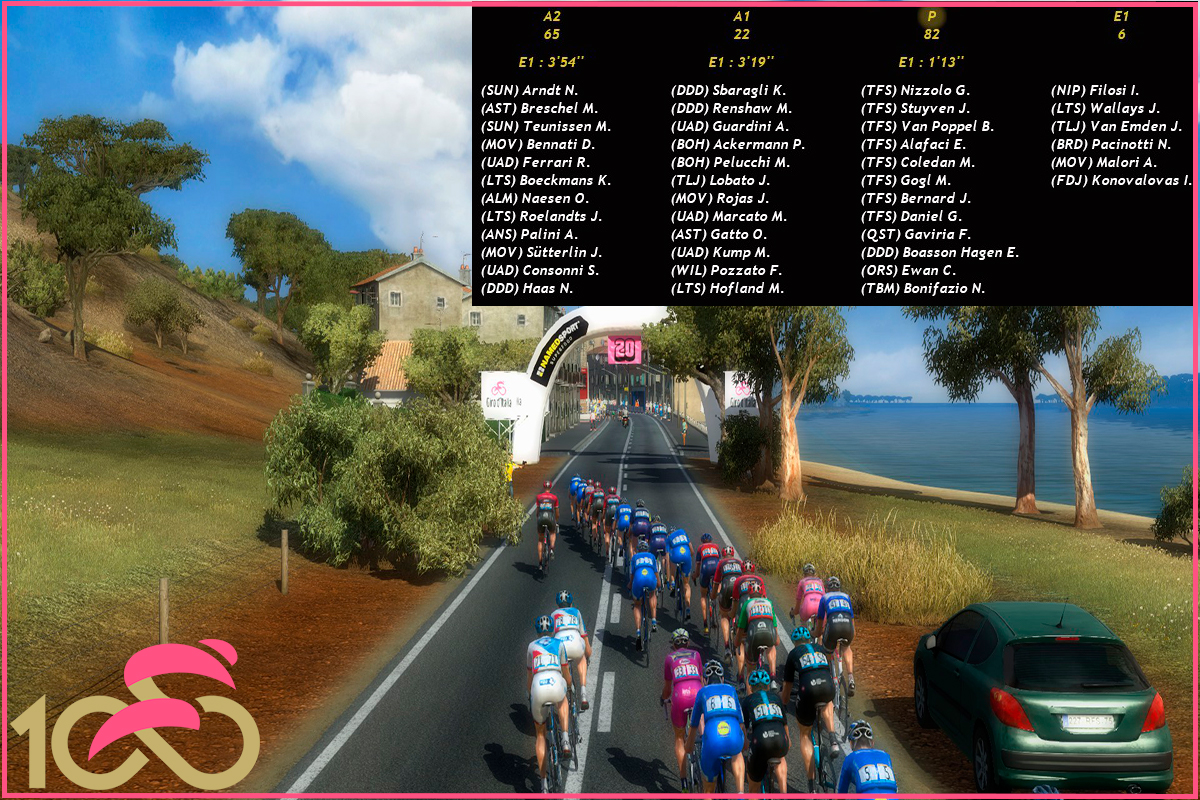
Task: Select Boasson Hagen E. rider row
Action: click(940, 253)
